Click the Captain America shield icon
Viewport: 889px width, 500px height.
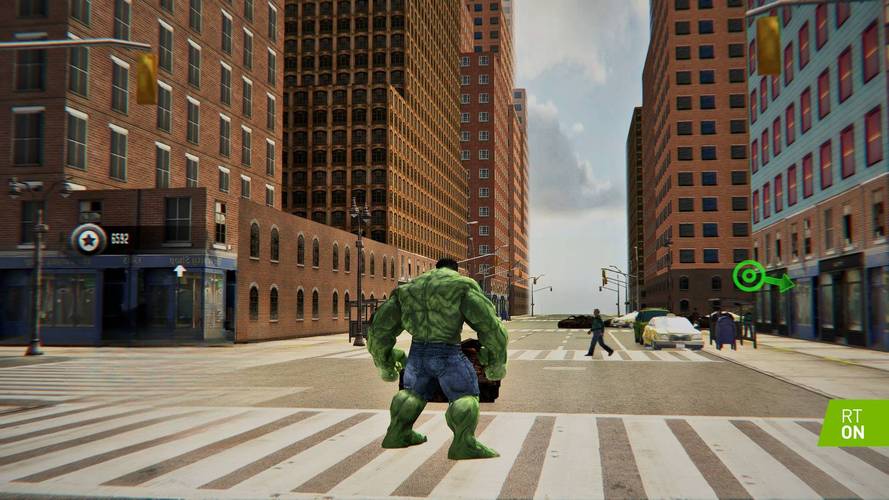[88, 239]
